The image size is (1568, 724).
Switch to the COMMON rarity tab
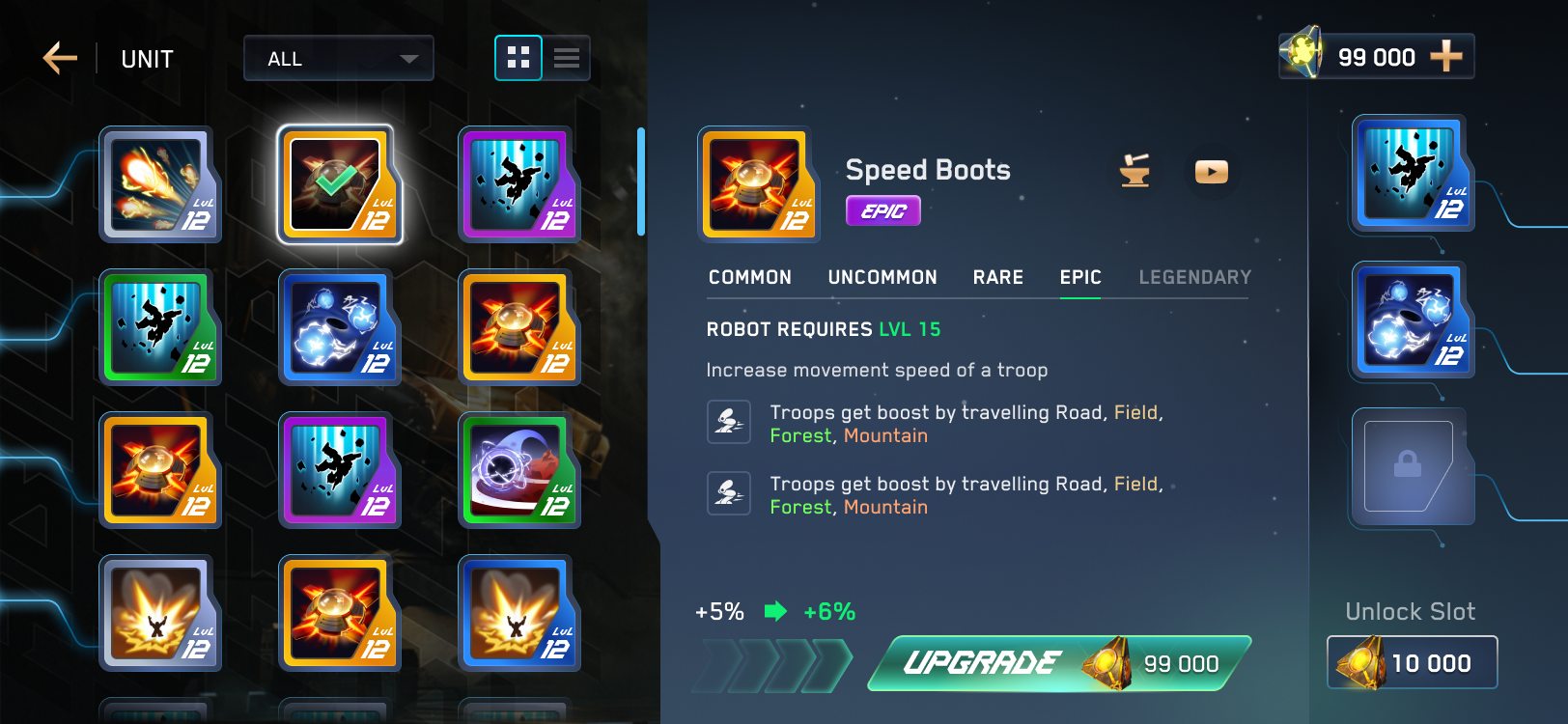point(749,278)
